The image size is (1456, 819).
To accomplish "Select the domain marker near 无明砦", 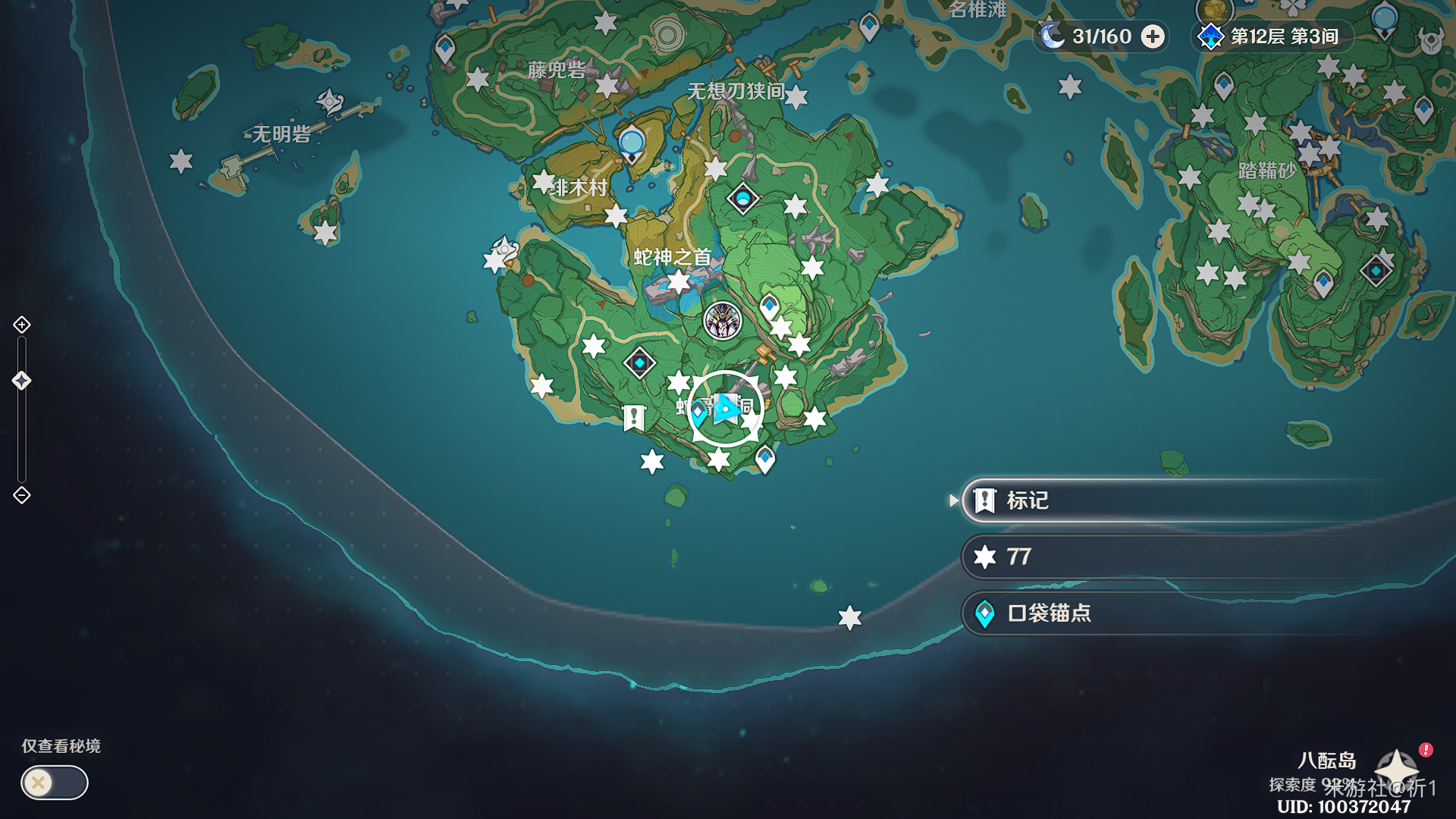I will 330,101.
